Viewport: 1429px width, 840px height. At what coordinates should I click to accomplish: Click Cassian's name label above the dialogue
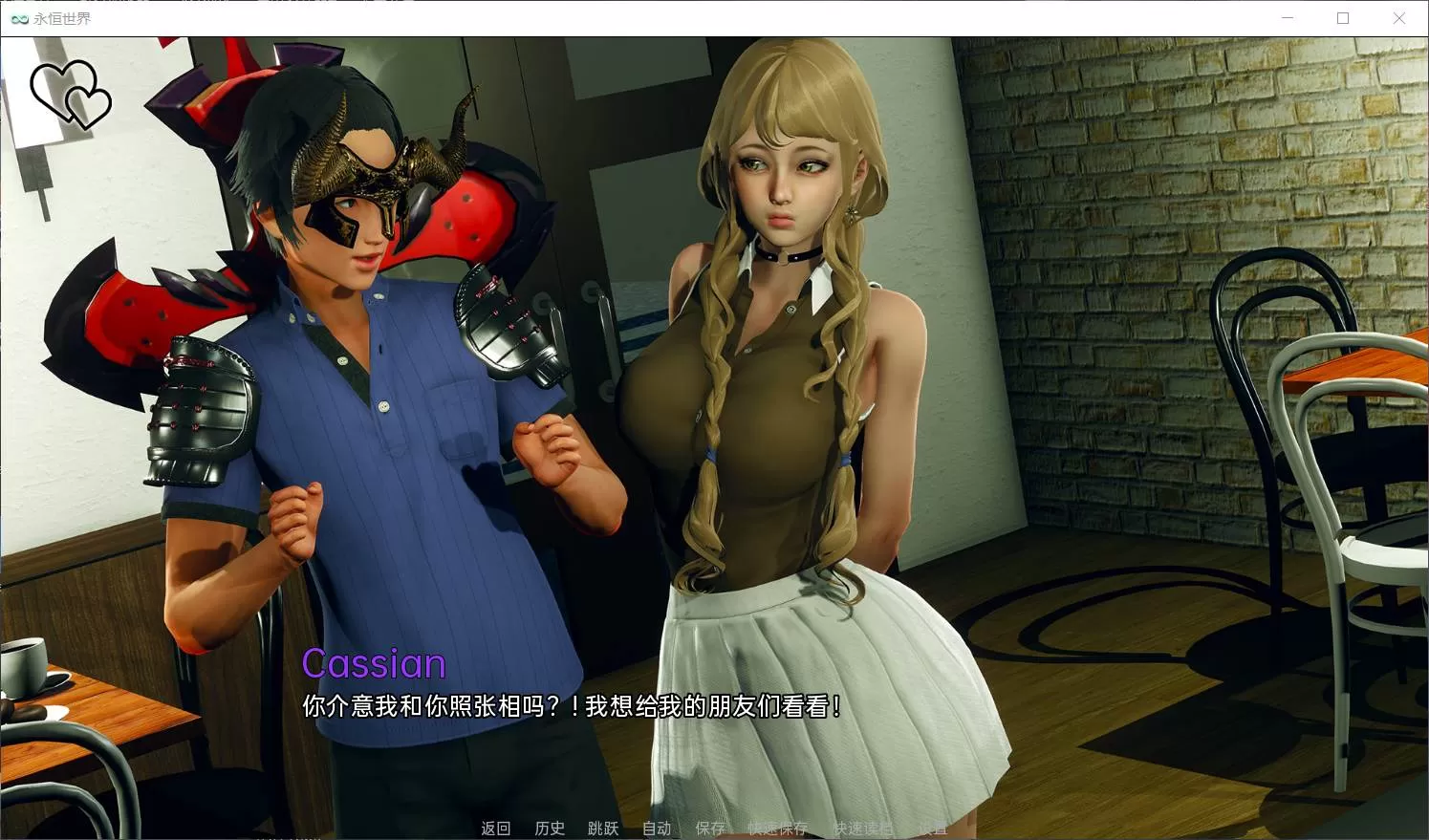point(374,663)
